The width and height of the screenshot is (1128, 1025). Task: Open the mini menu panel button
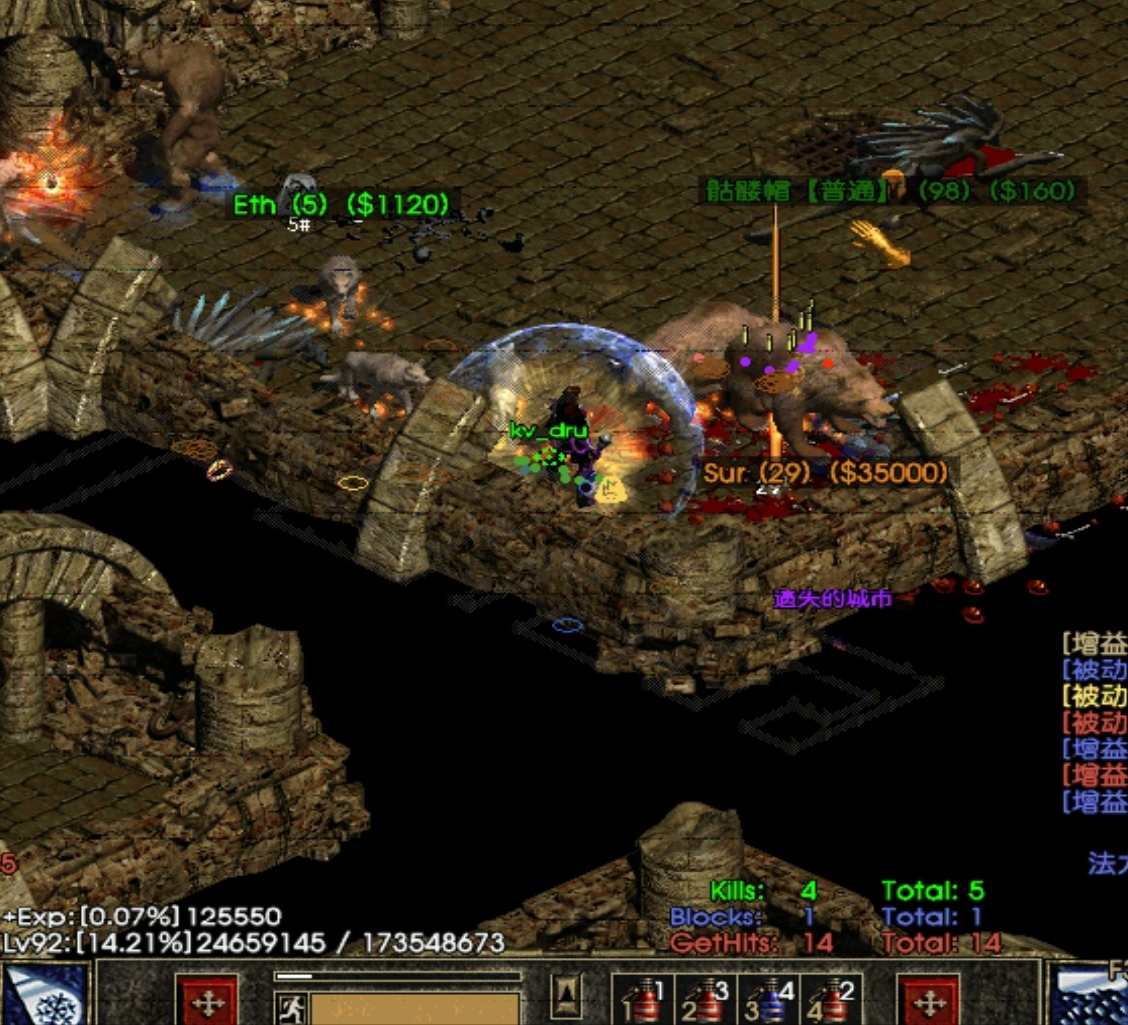click(567, 995)
